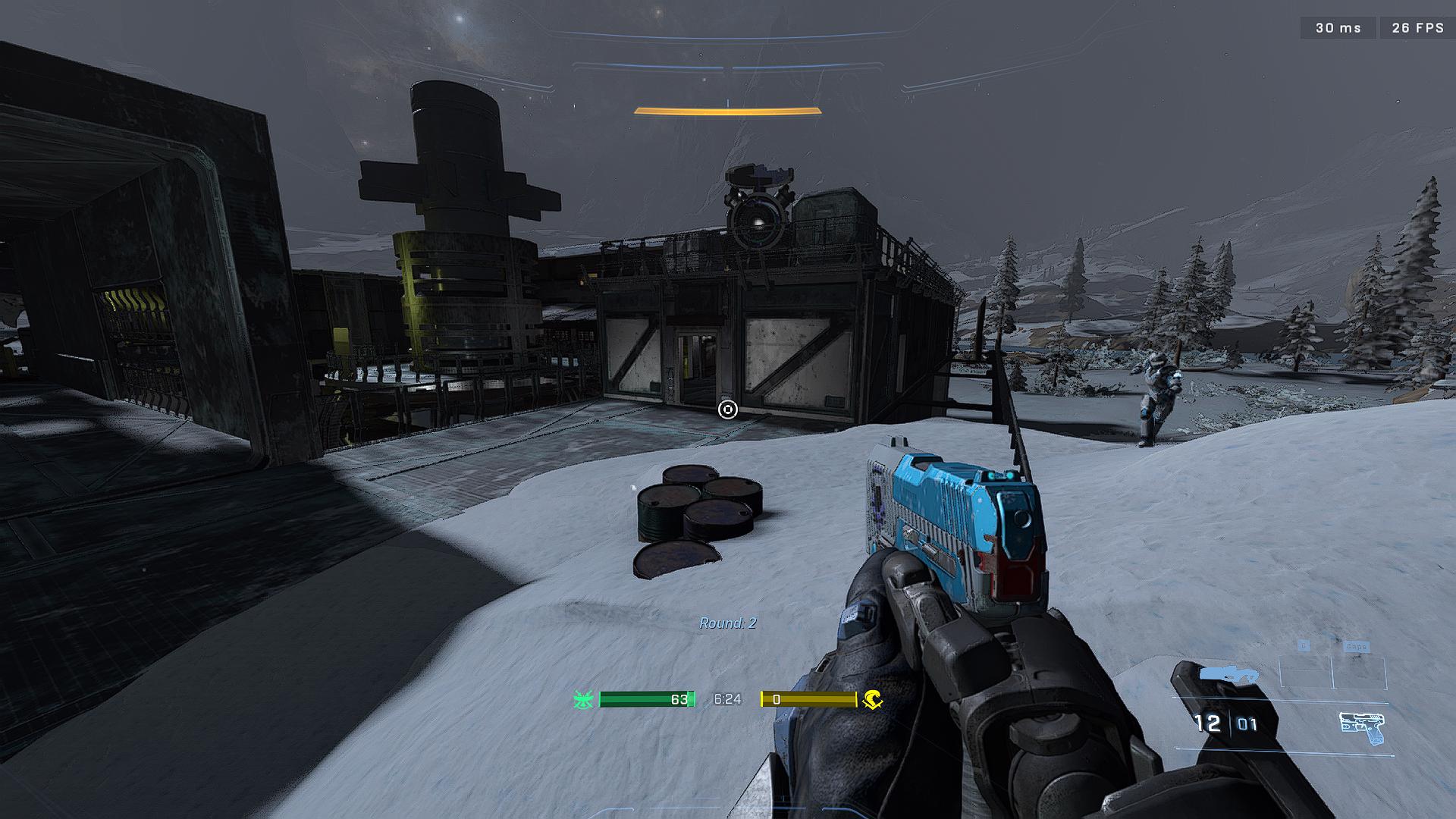This screenshot has width=1456, height=819.
Task: Click the yellow cobra team emblem
Action: [x=872, y=699]
